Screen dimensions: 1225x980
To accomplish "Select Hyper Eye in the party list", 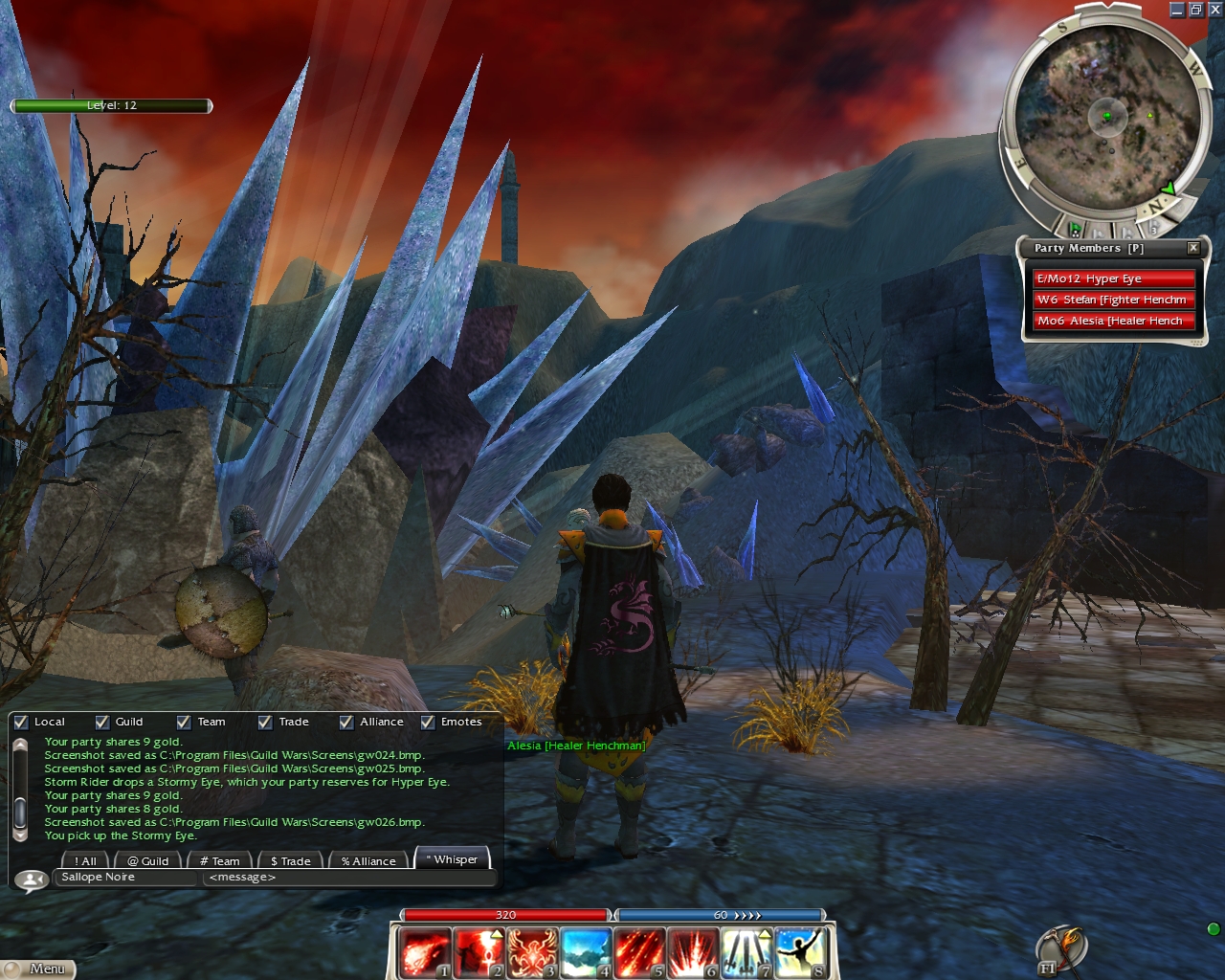I will 1114,278.
